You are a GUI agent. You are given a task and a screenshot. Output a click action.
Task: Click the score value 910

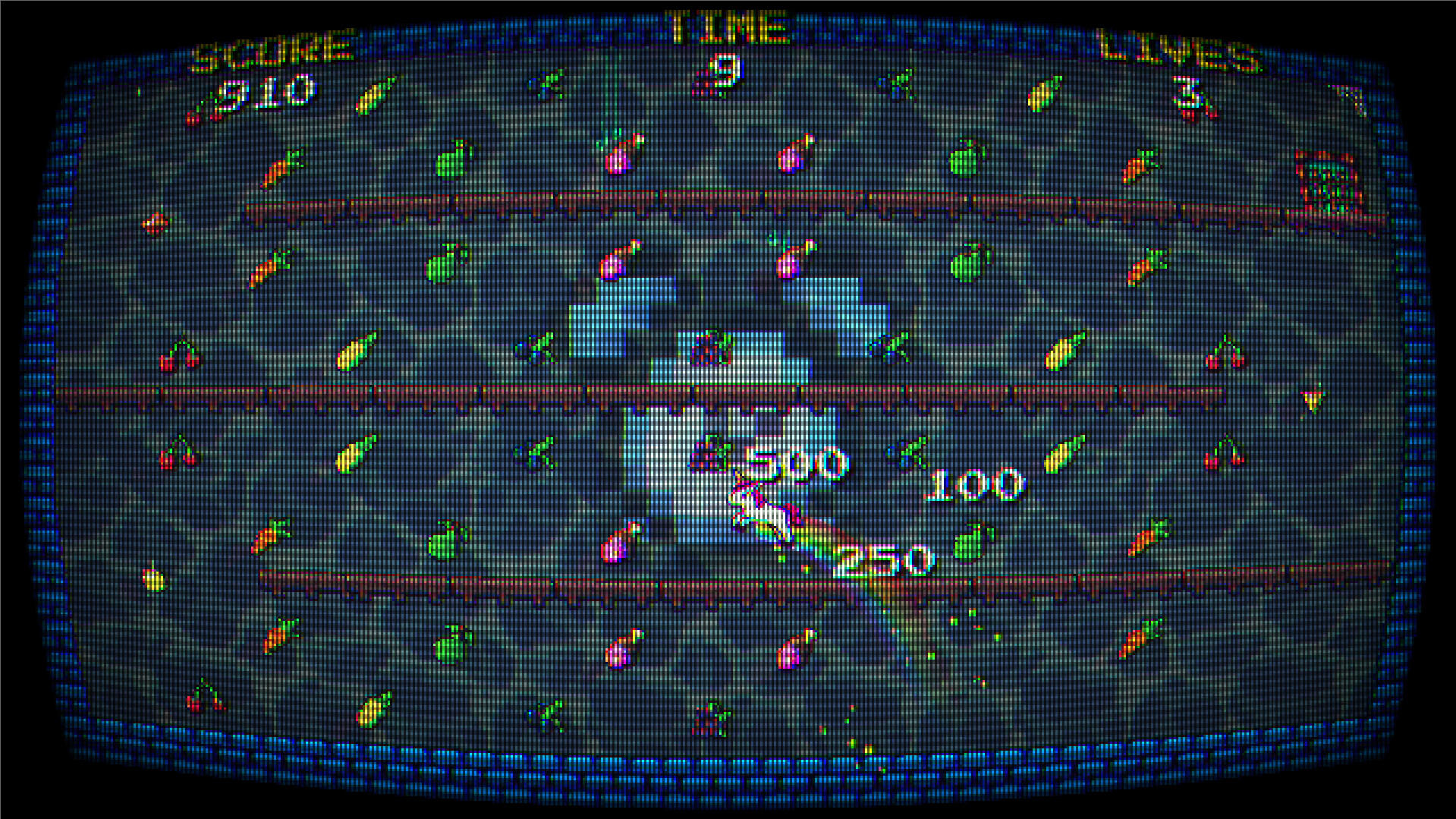(x=267, y=93)
